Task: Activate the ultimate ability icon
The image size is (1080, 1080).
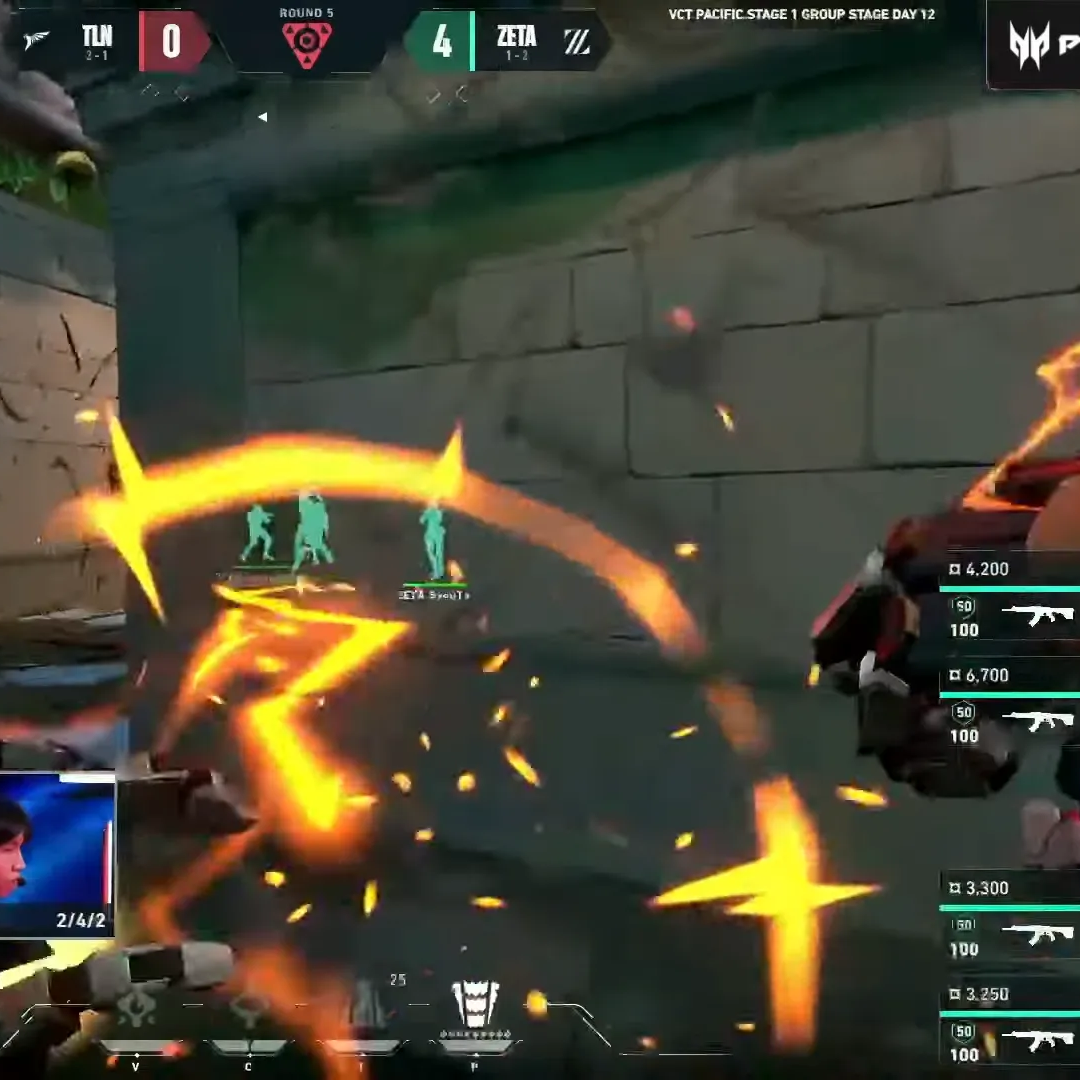Action: (x=475, y=1003)
